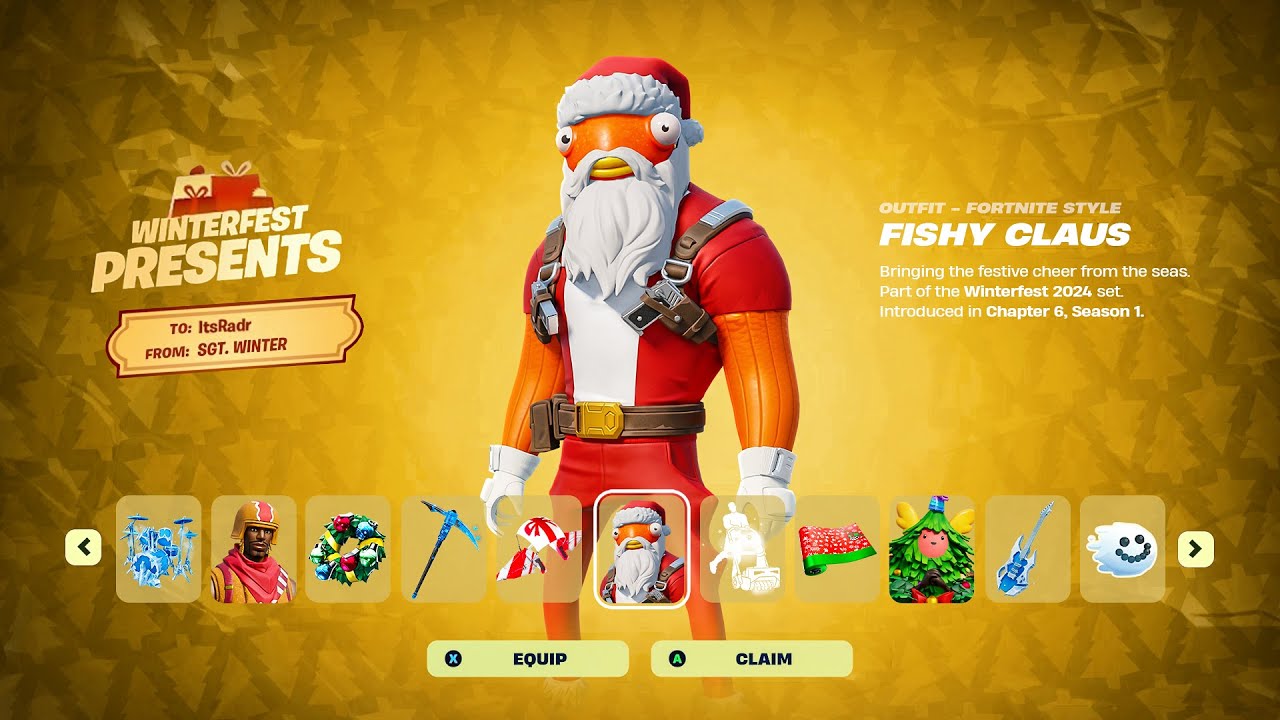The width and height of the screenshot is (1280, 720).
Task: Select the candy-striped glider present
Action: (x=539, y=549)
